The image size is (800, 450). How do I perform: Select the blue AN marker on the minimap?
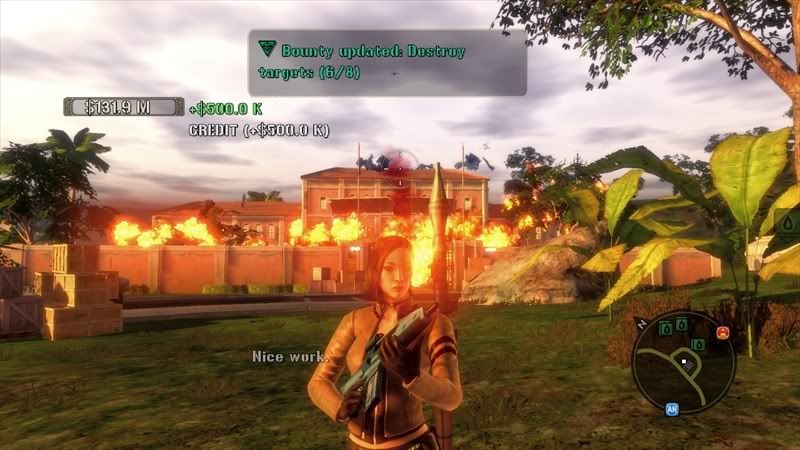point(672,409)
